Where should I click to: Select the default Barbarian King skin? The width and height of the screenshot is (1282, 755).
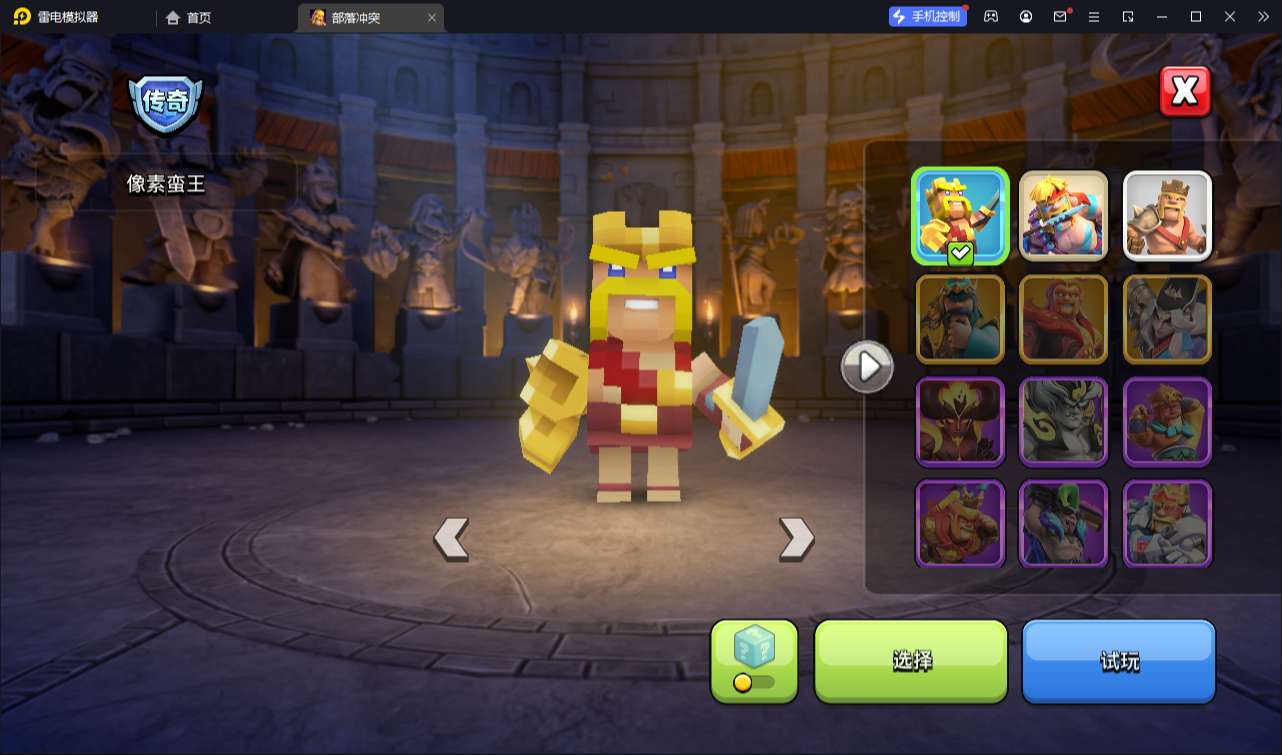[1167, 216]
